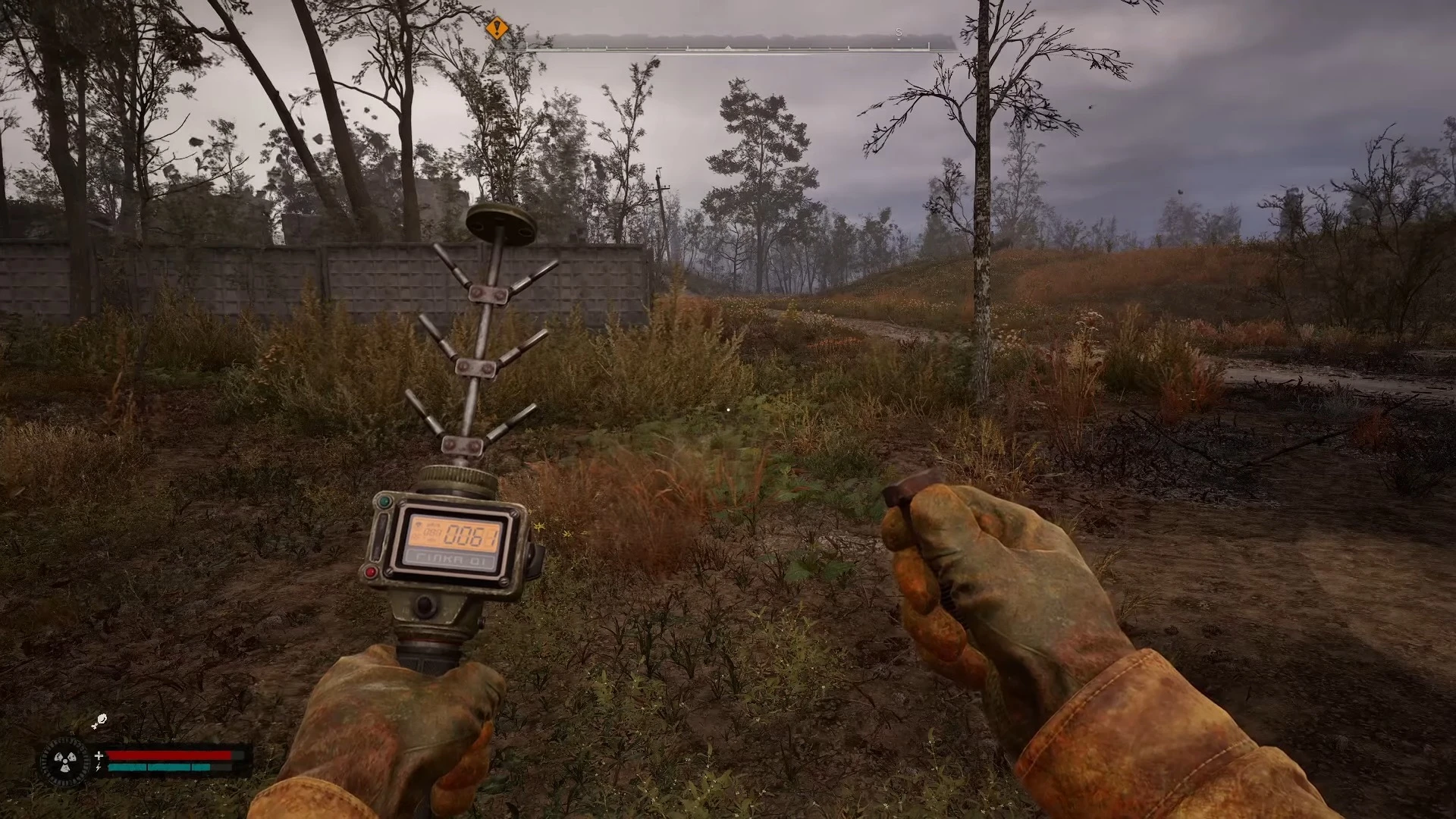Click the yellow anomaly warning marker above the compass

[x=497, y=27]
